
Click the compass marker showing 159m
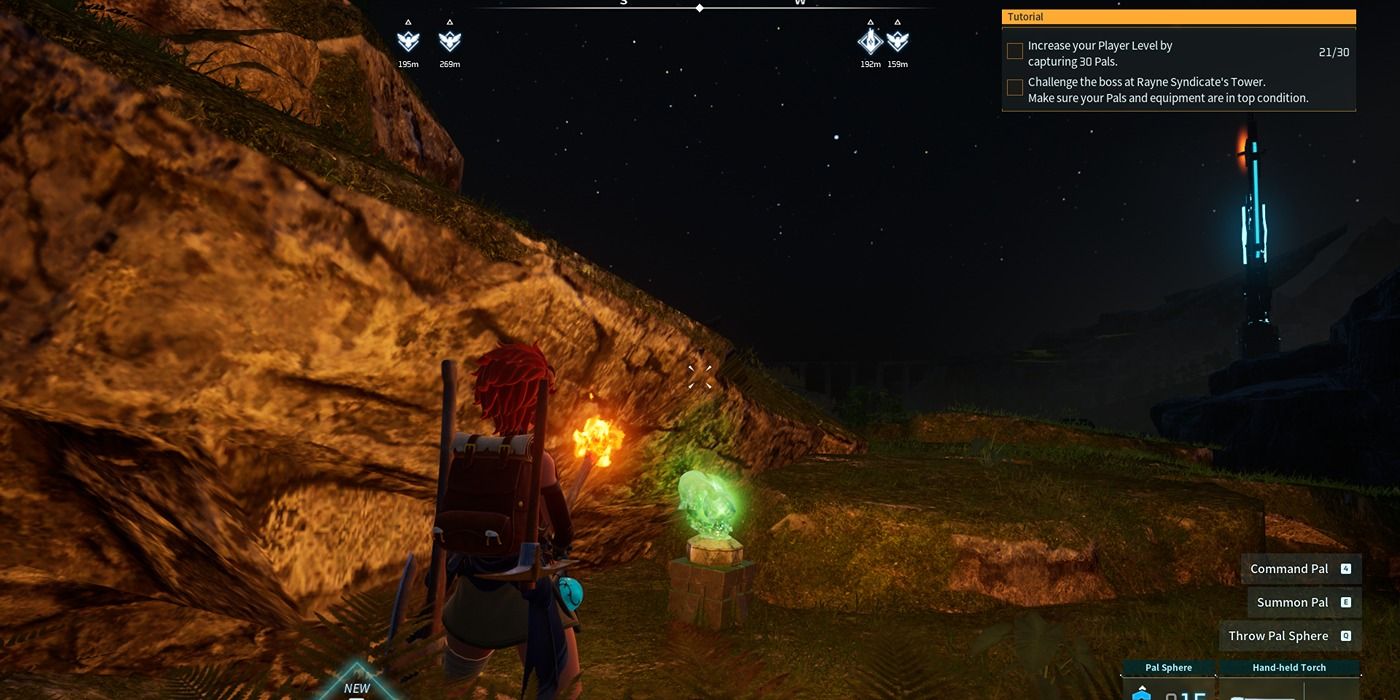[898, 41]
